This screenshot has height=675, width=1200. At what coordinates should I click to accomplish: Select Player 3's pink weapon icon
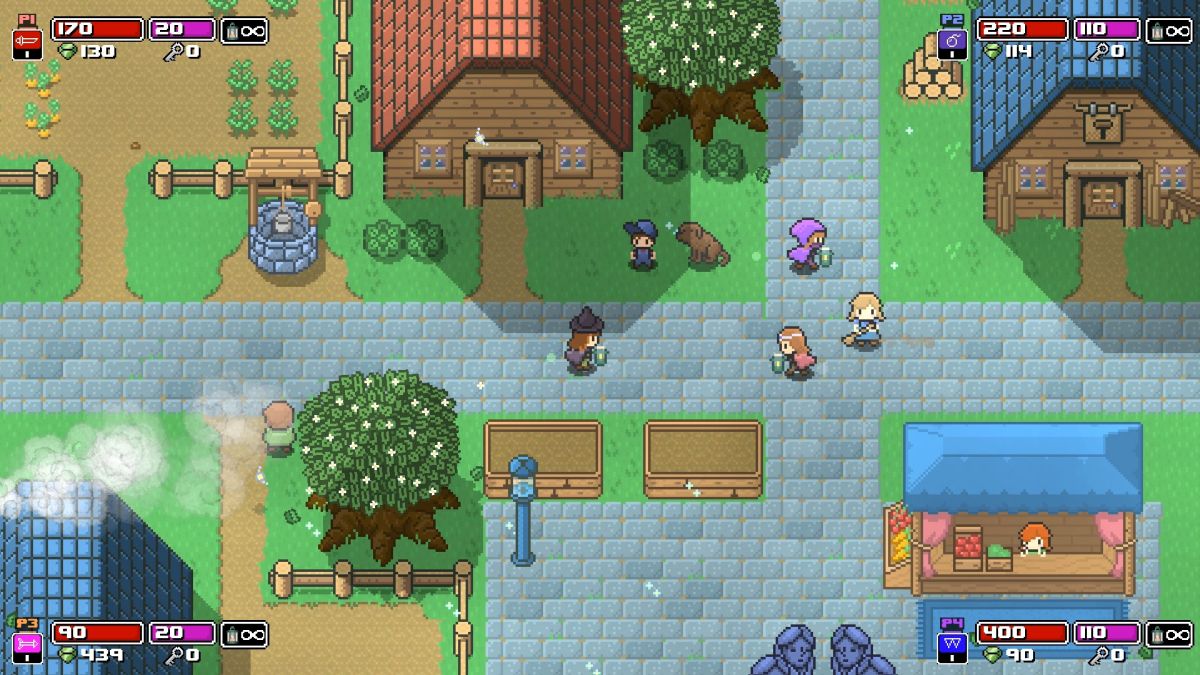pyautogui.click(x=26, y=646)
